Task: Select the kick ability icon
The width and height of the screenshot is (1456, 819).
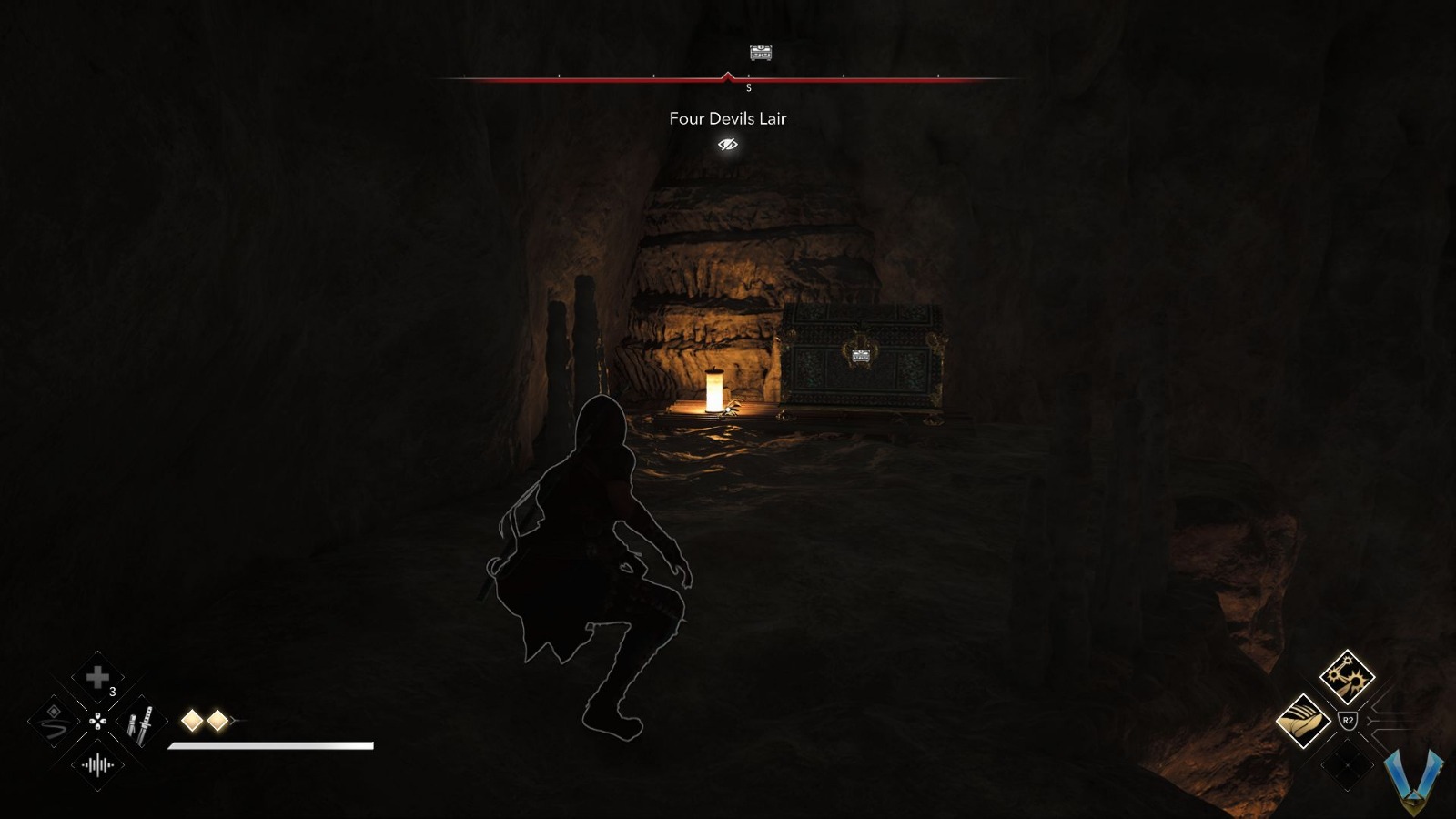Action: pyautogui.click(x=1302, y=719)
